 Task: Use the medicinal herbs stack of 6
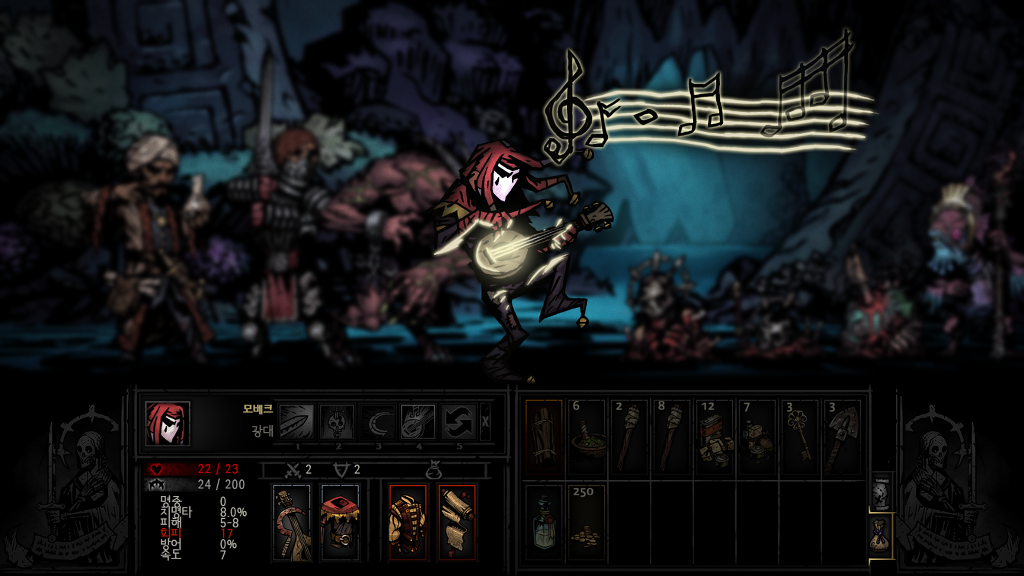tap(587, 437)
